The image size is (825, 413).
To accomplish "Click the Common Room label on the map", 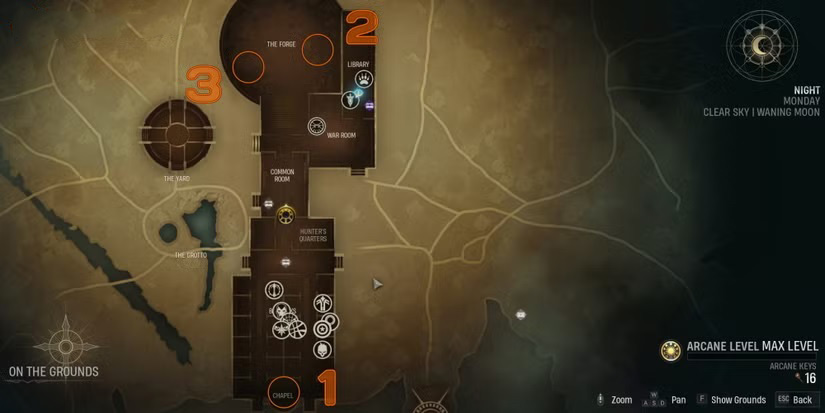I will [282, 176].
